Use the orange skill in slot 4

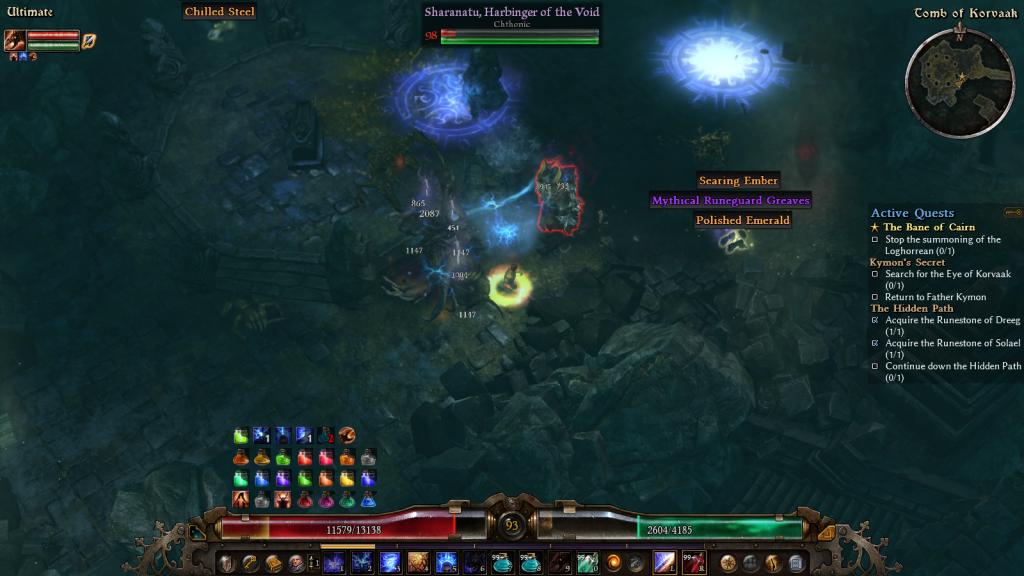click(x=418, y=563)
